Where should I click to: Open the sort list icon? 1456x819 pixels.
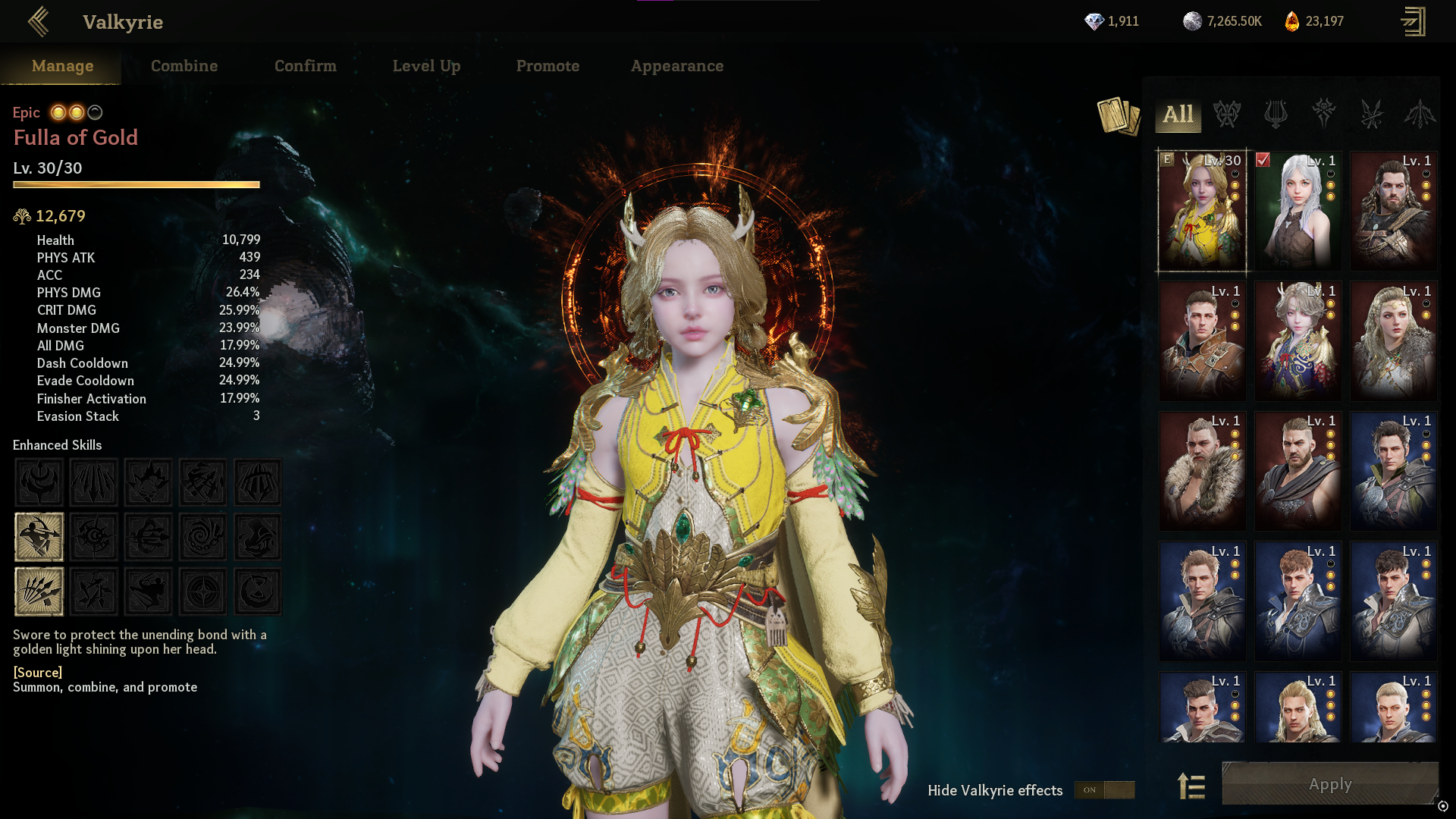click(1191, 786)
